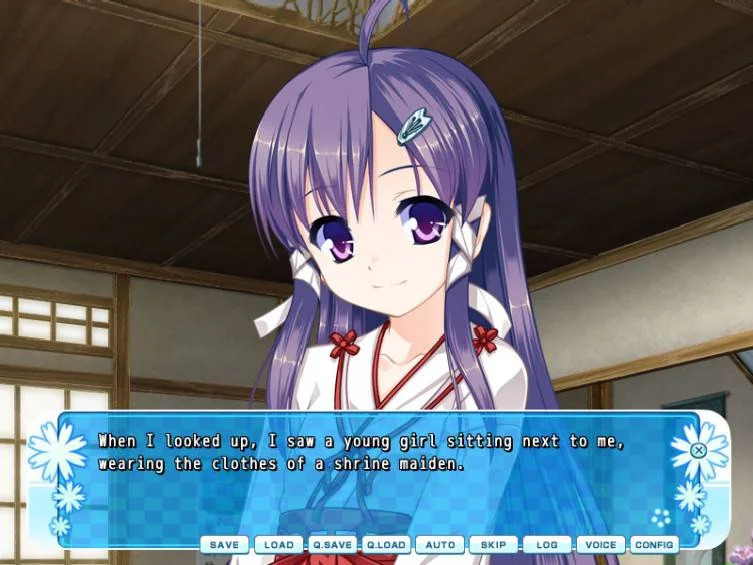Open the dialogue LOG
Screen dimensions: 753x565
pos(547,545)
